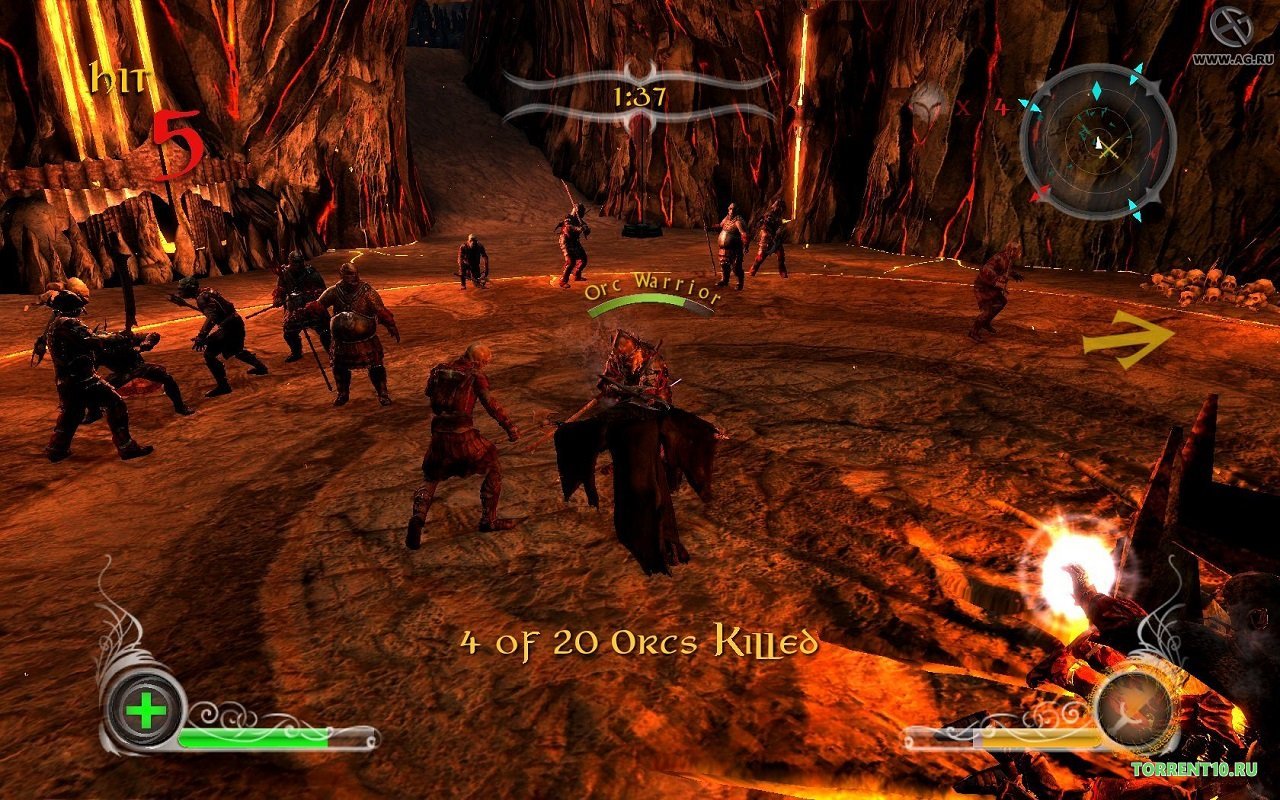Open the WWW.AG.RU watermark link
The height and width of the screenshot is (800, 1280).
click(1235, 57)
